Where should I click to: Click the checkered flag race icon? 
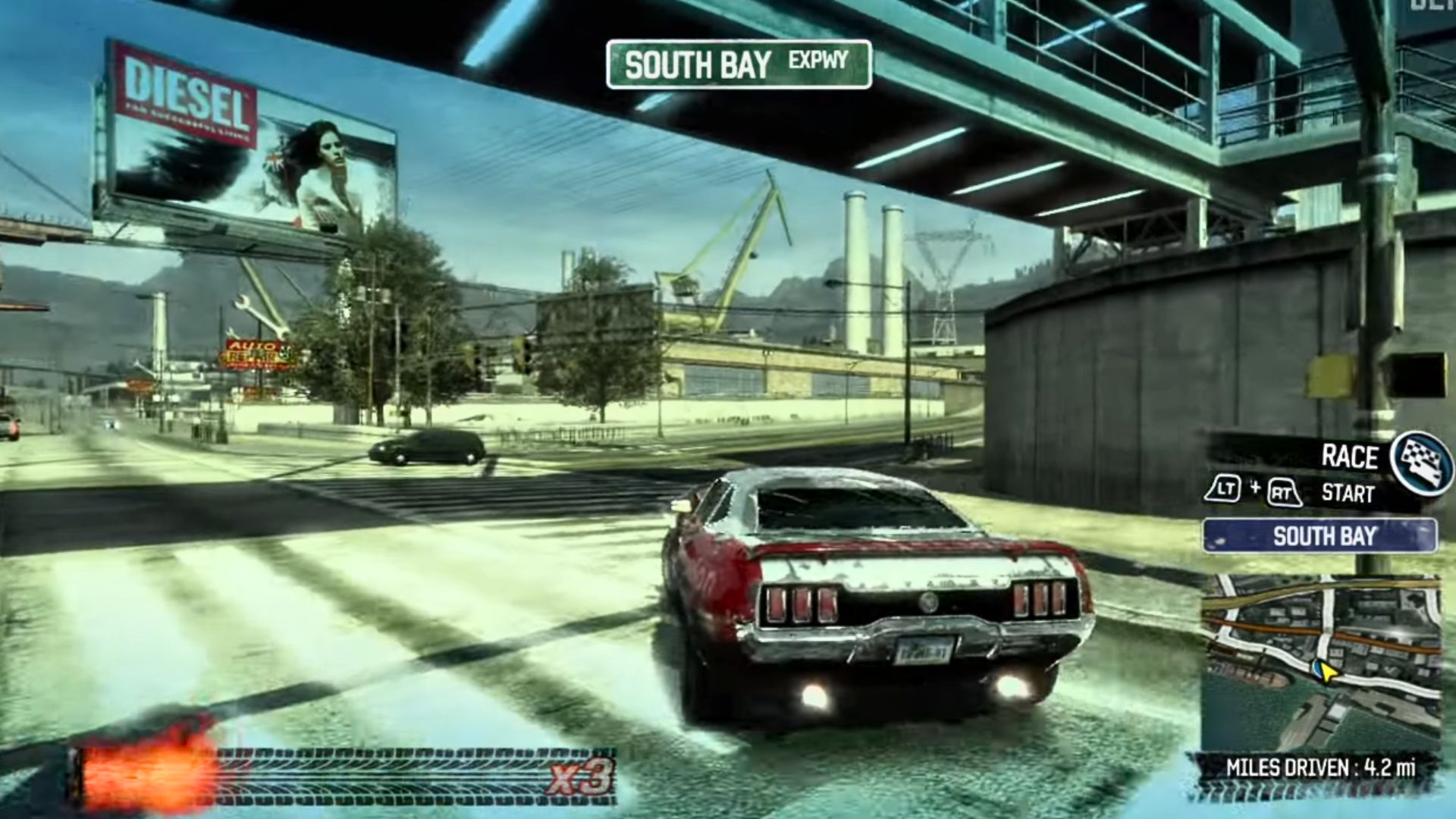click(1421, 462)
